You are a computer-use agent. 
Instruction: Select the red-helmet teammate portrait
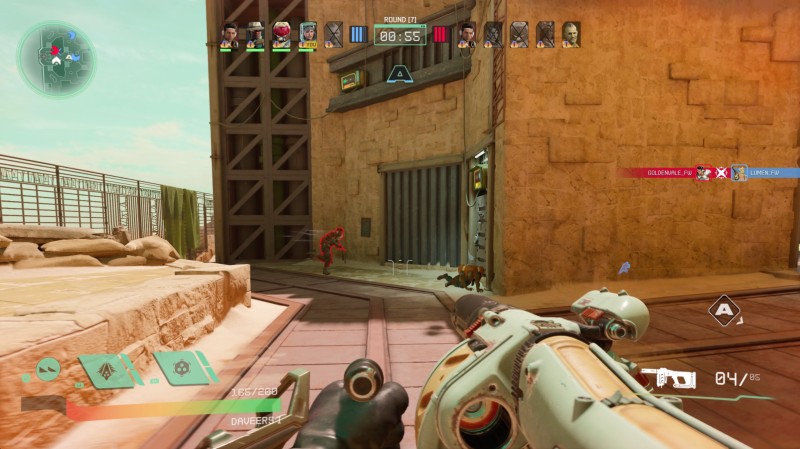(x=282, y=35)
